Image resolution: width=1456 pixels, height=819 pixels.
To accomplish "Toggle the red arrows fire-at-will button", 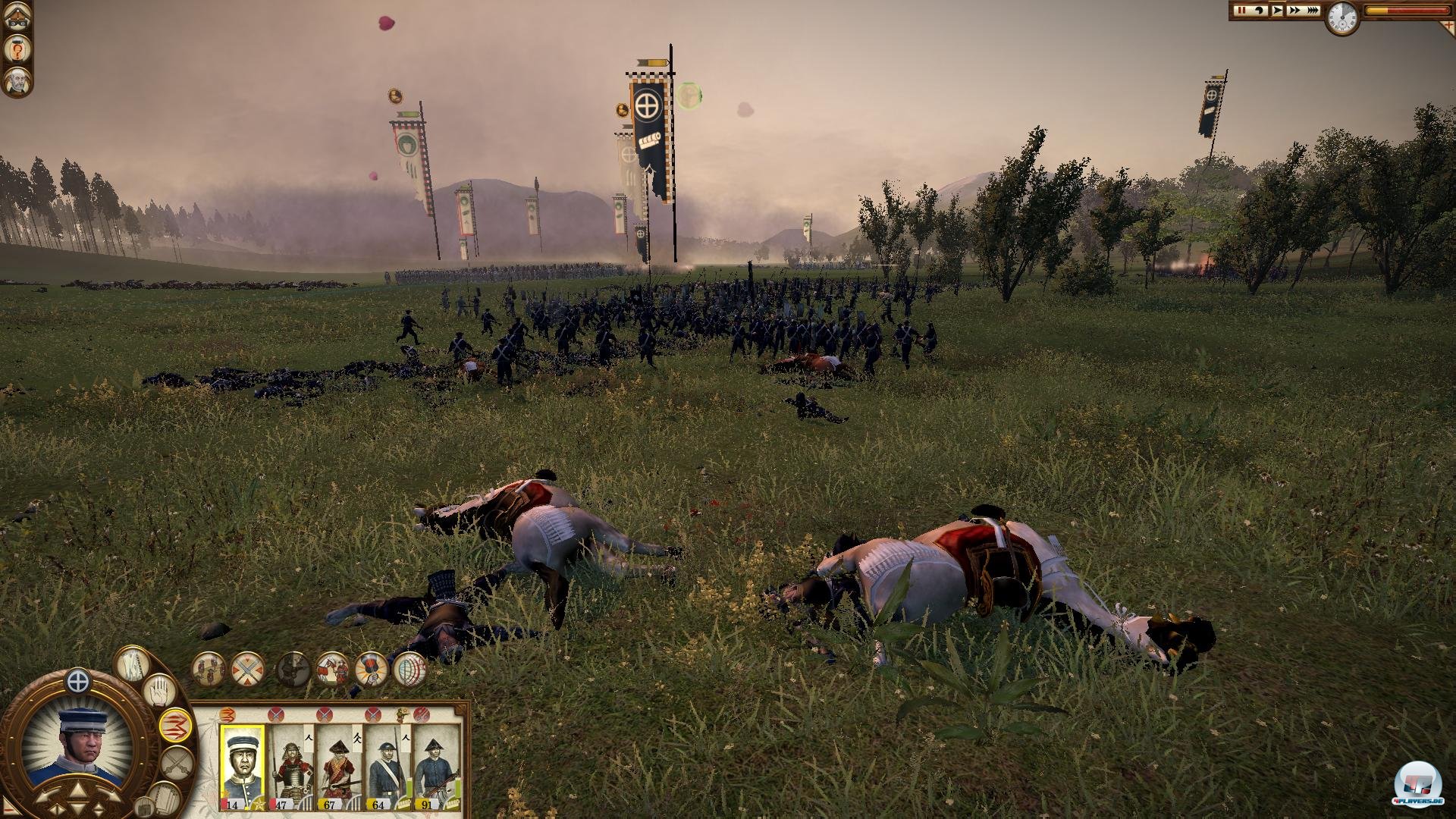I will pos(175,723).
